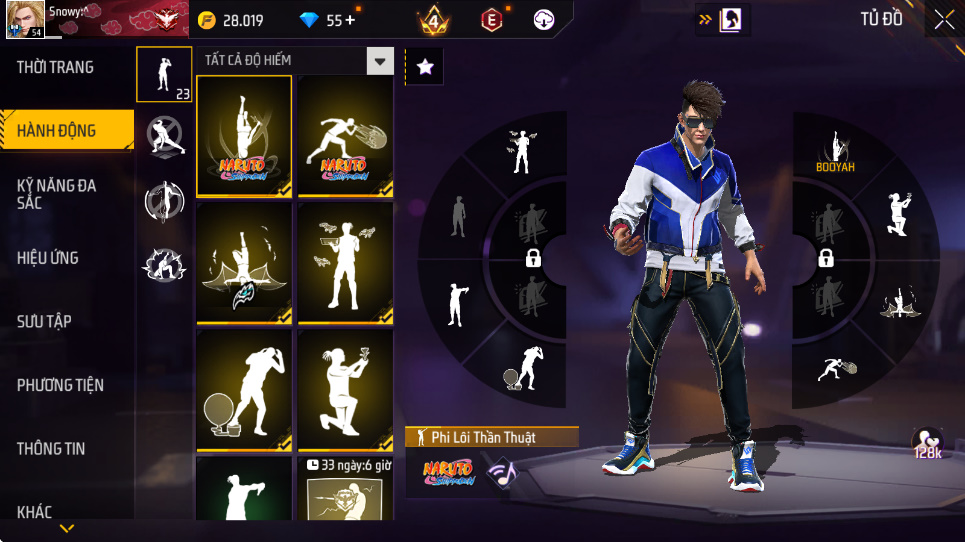Viewport: 965px width, 542px height.
Task: Open the Khác category
Action: click(35, 512)
